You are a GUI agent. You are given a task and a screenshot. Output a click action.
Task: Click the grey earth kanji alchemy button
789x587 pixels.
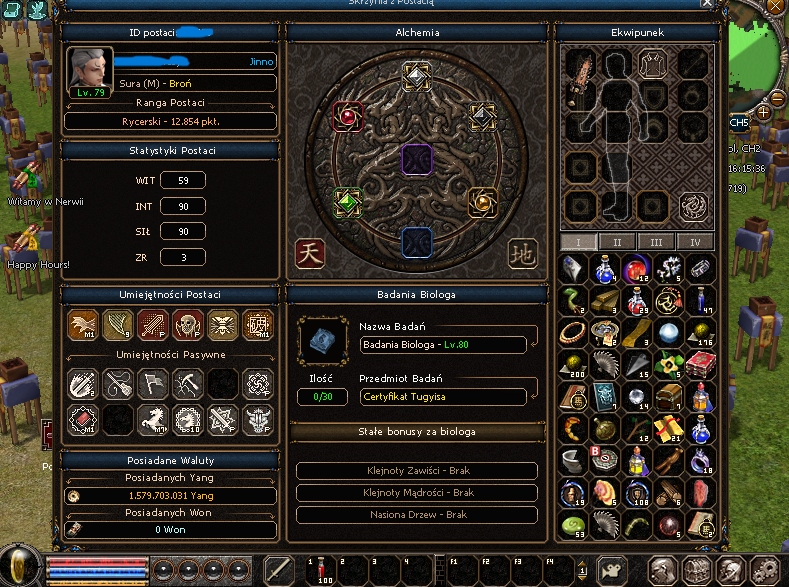(x=521, y=253)
